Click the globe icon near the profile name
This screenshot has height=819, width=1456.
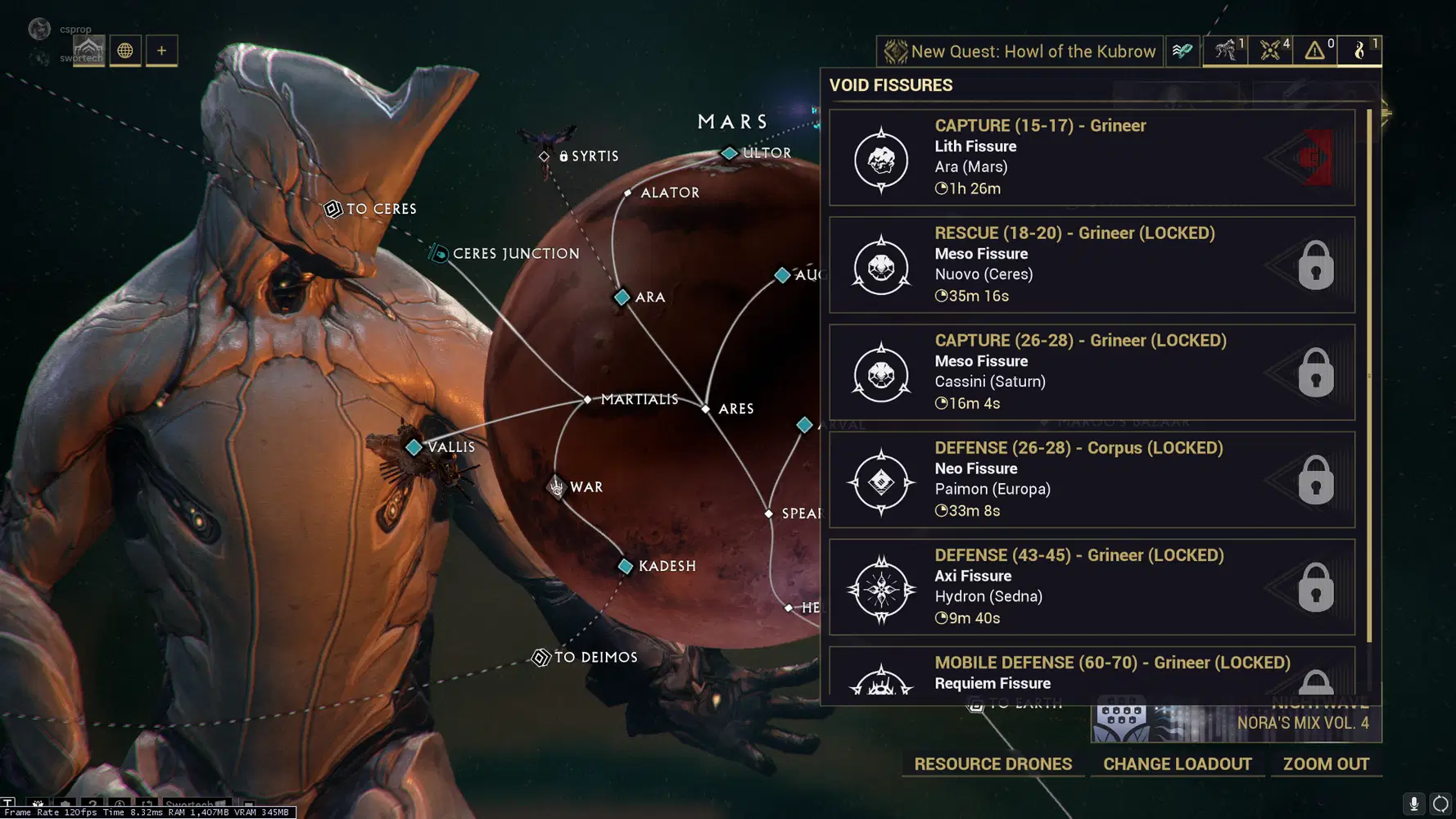[125, 50]
